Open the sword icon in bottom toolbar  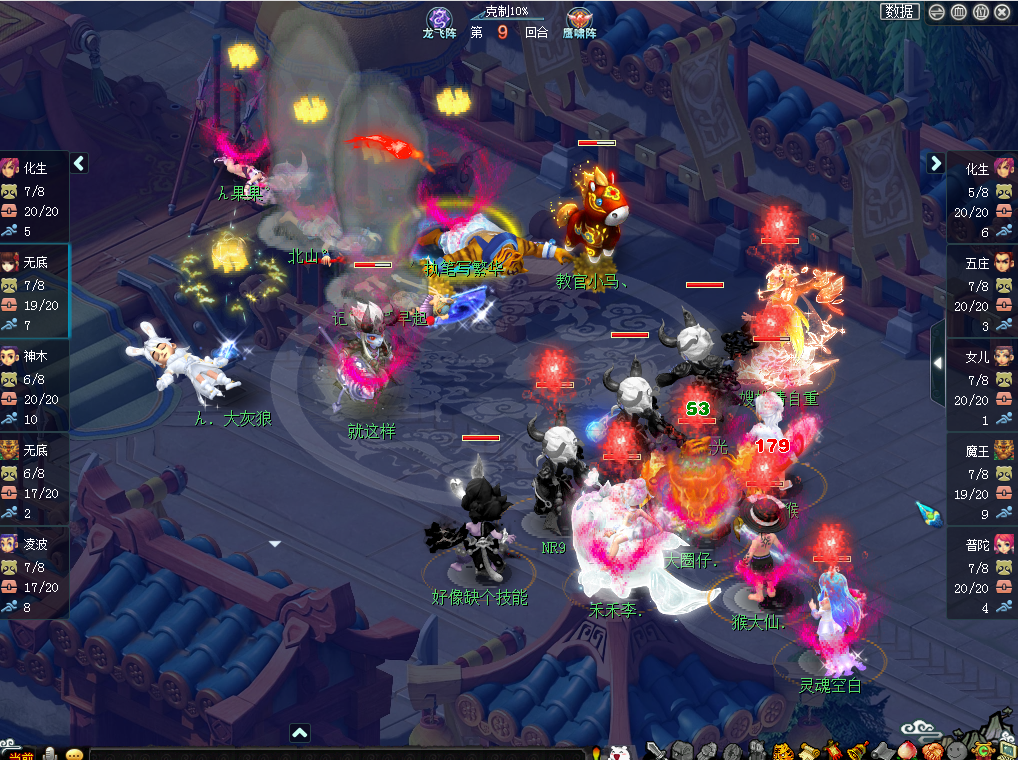656,751
